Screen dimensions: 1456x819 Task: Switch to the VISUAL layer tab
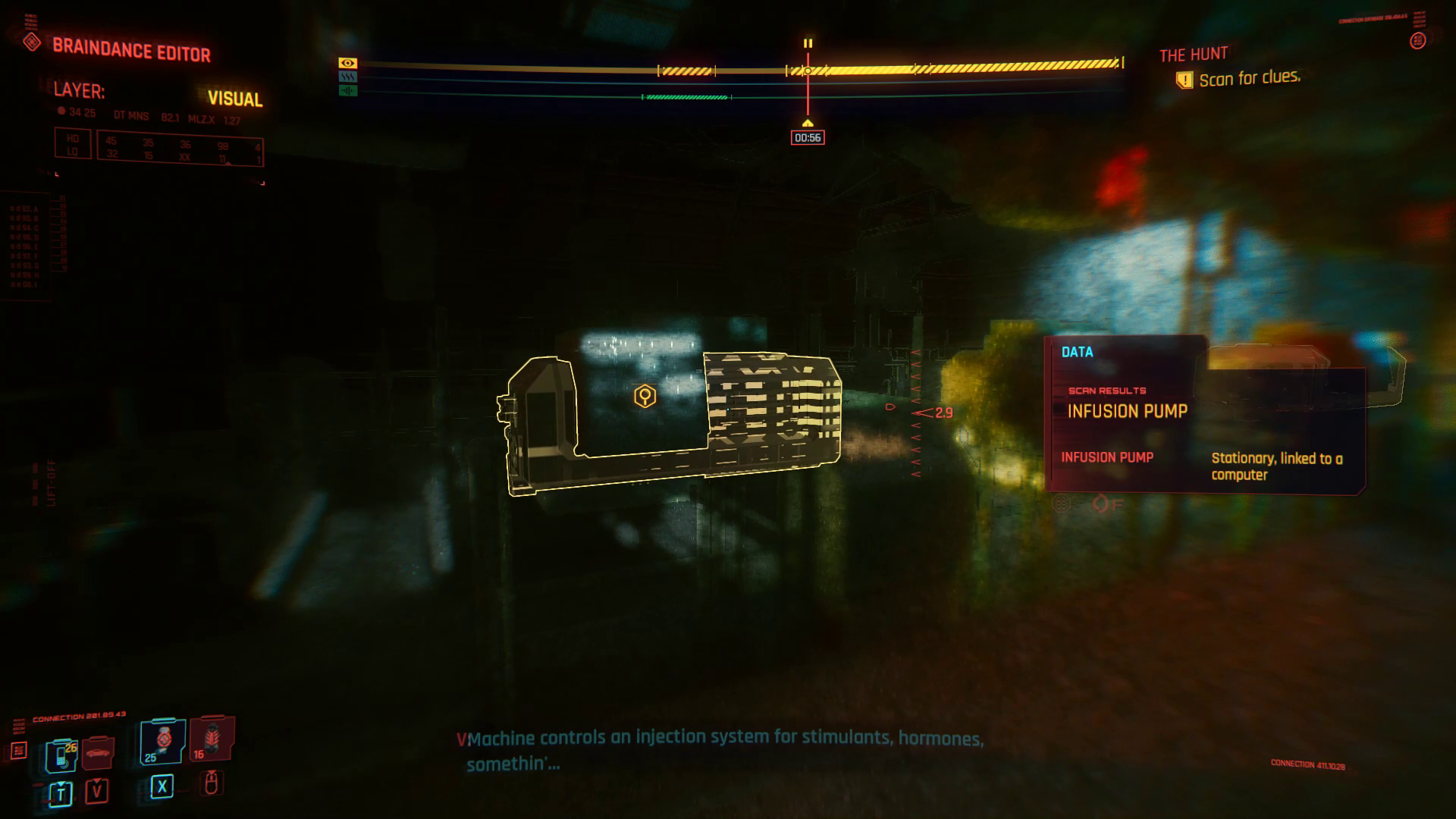[235, 99]
